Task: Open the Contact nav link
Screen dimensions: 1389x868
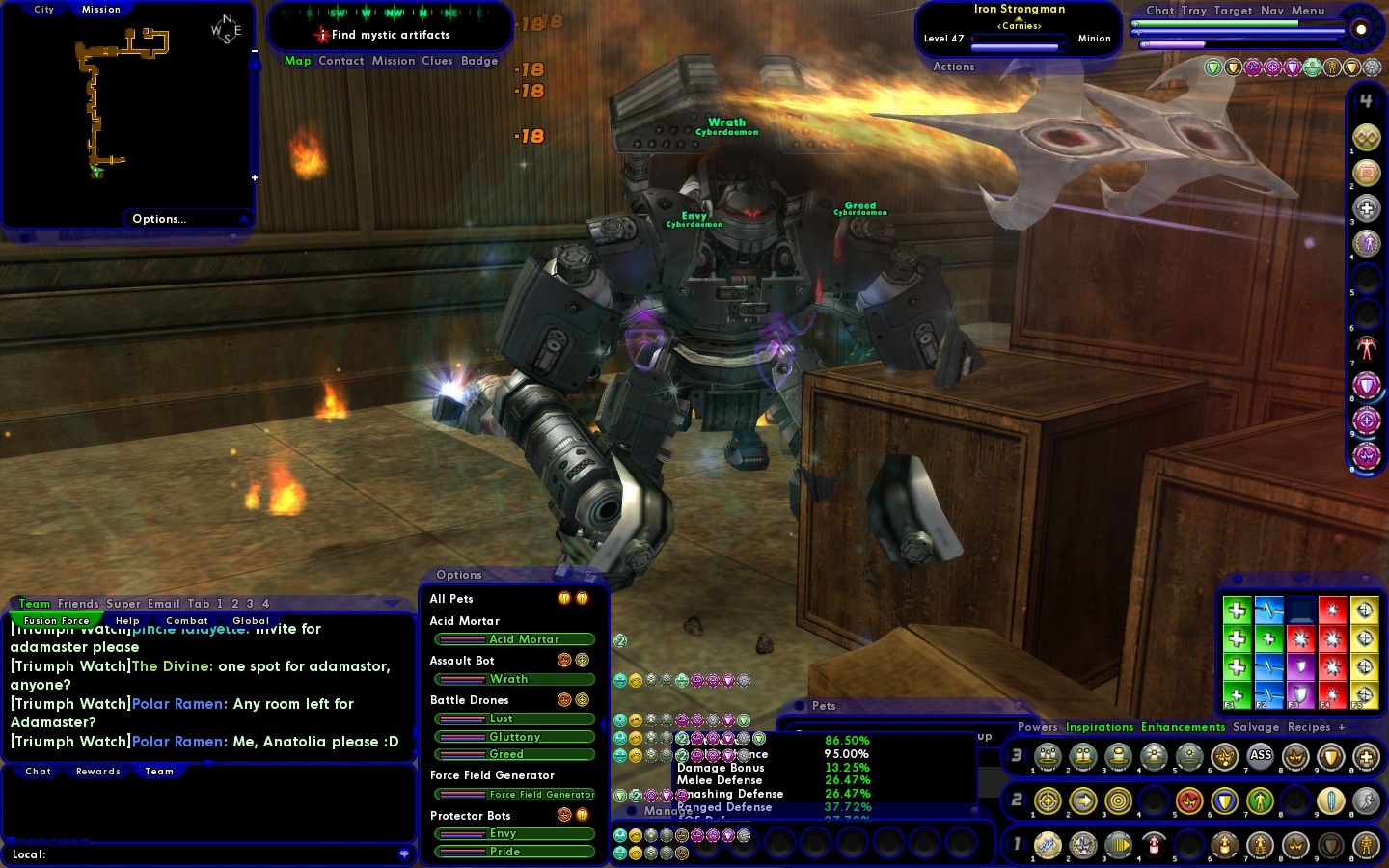Action: click(x=341, y=61)
